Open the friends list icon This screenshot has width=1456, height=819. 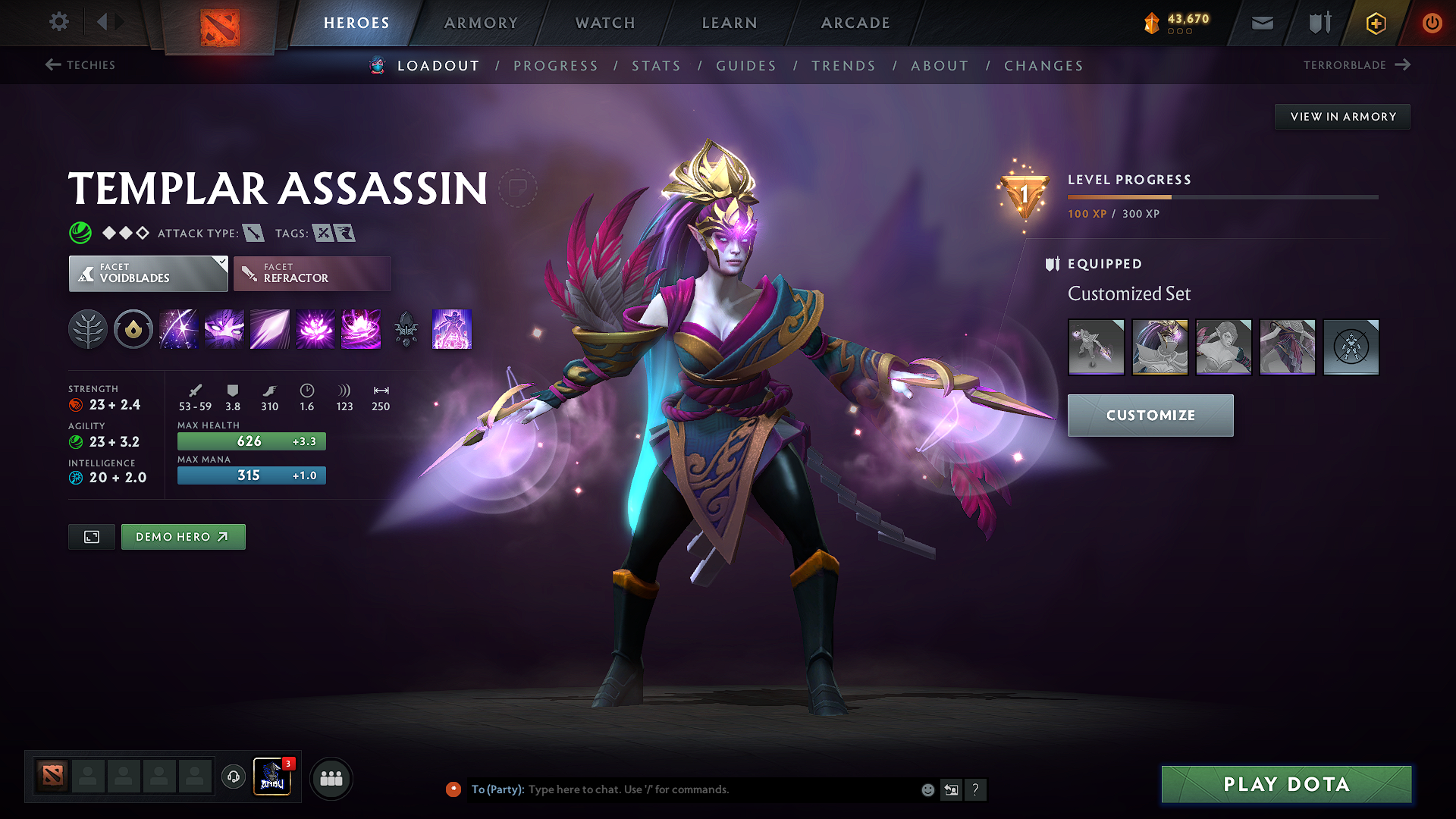click(331, 777)
